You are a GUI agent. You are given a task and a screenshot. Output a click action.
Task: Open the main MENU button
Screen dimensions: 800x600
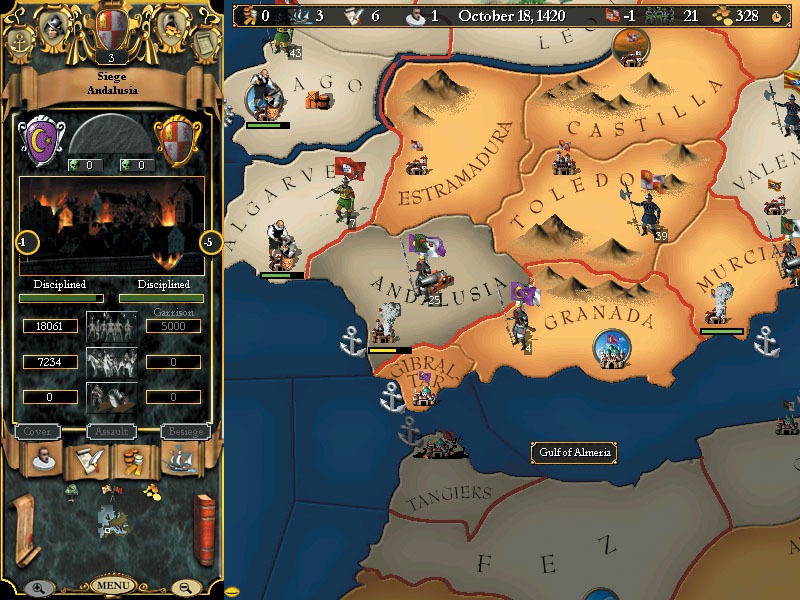pos(111,585)
